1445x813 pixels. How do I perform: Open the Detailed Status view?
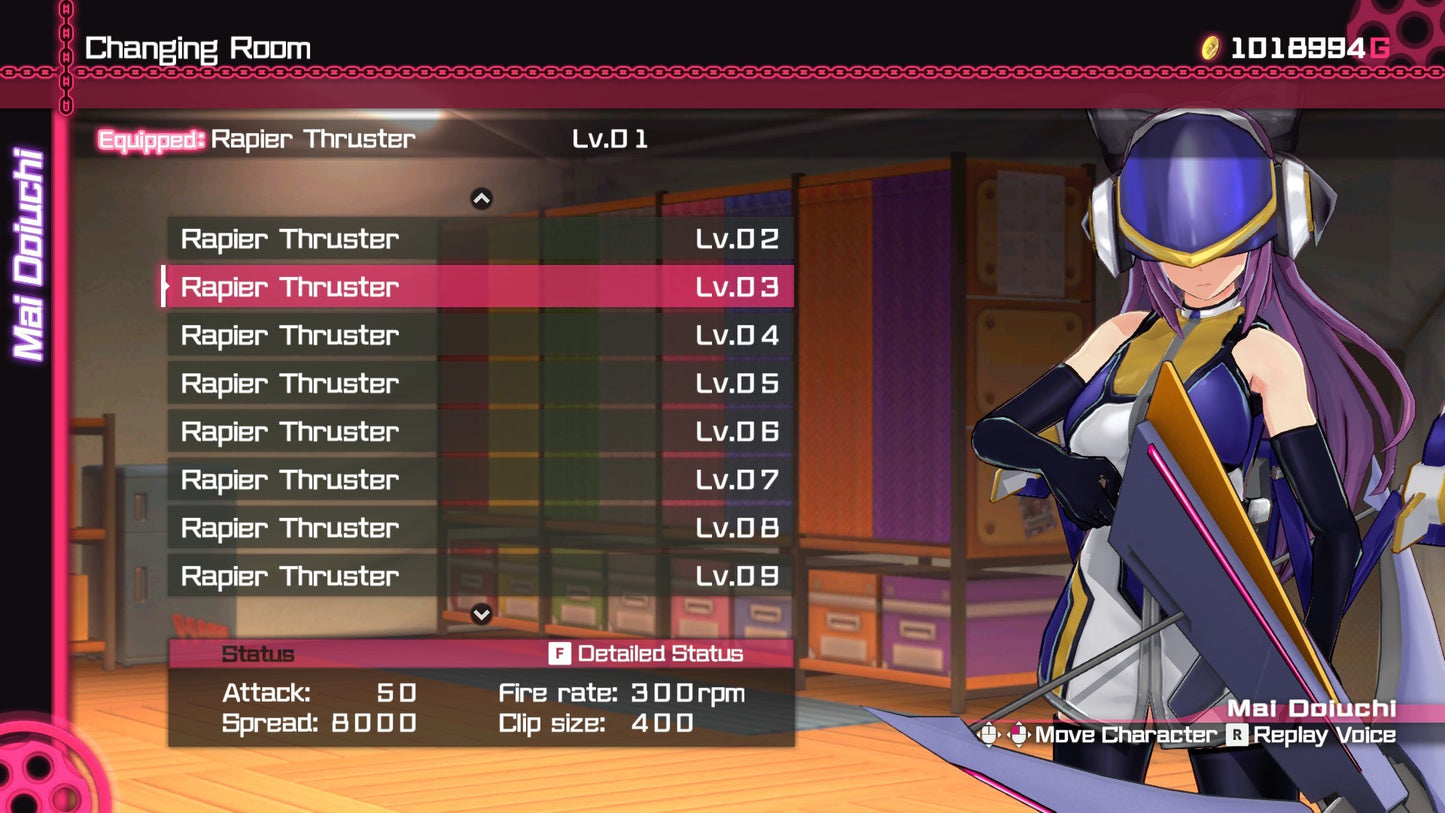coord(647,654)
